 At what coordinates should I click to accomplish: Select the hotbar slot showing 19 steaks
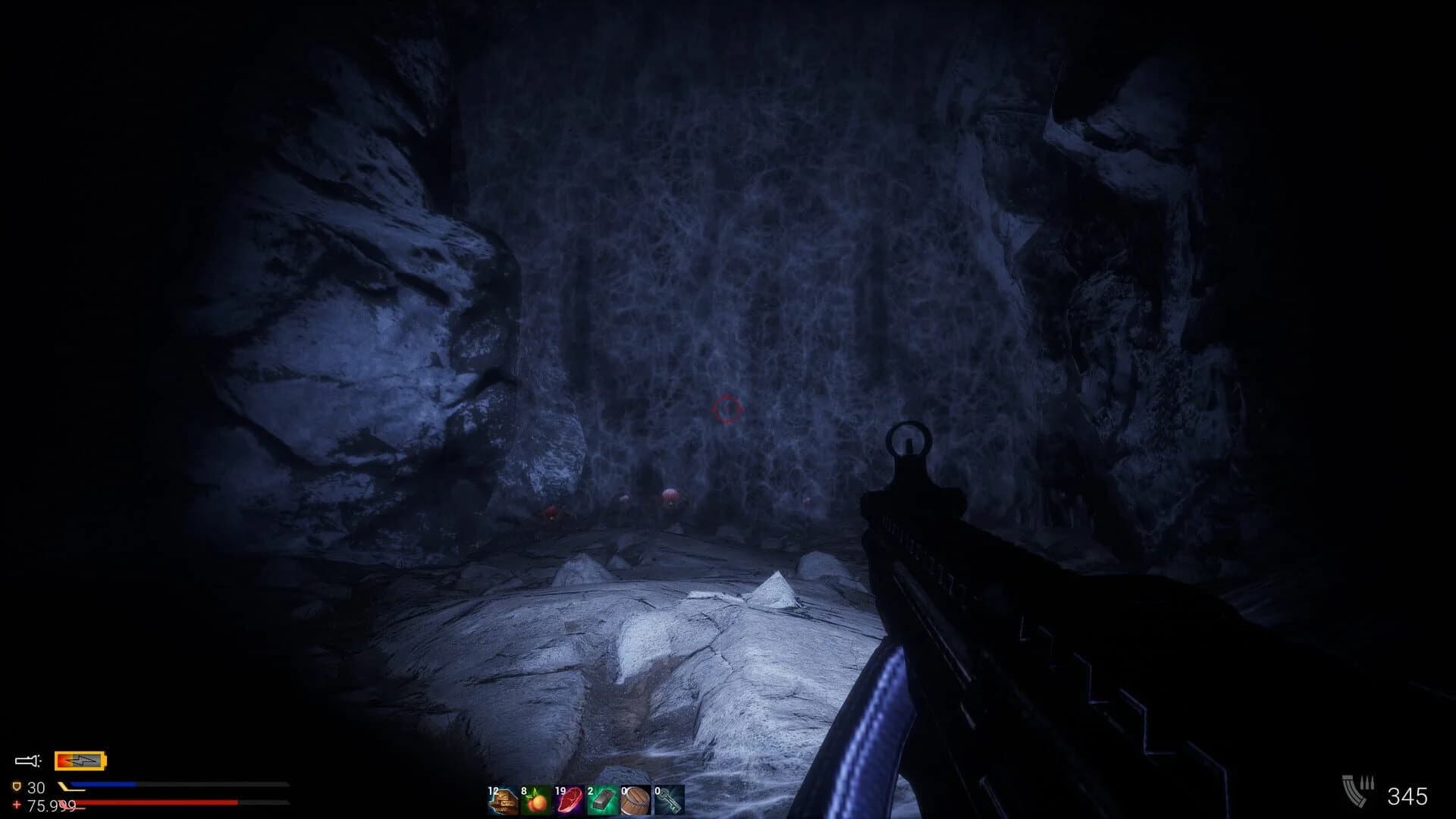click(570, 802)
